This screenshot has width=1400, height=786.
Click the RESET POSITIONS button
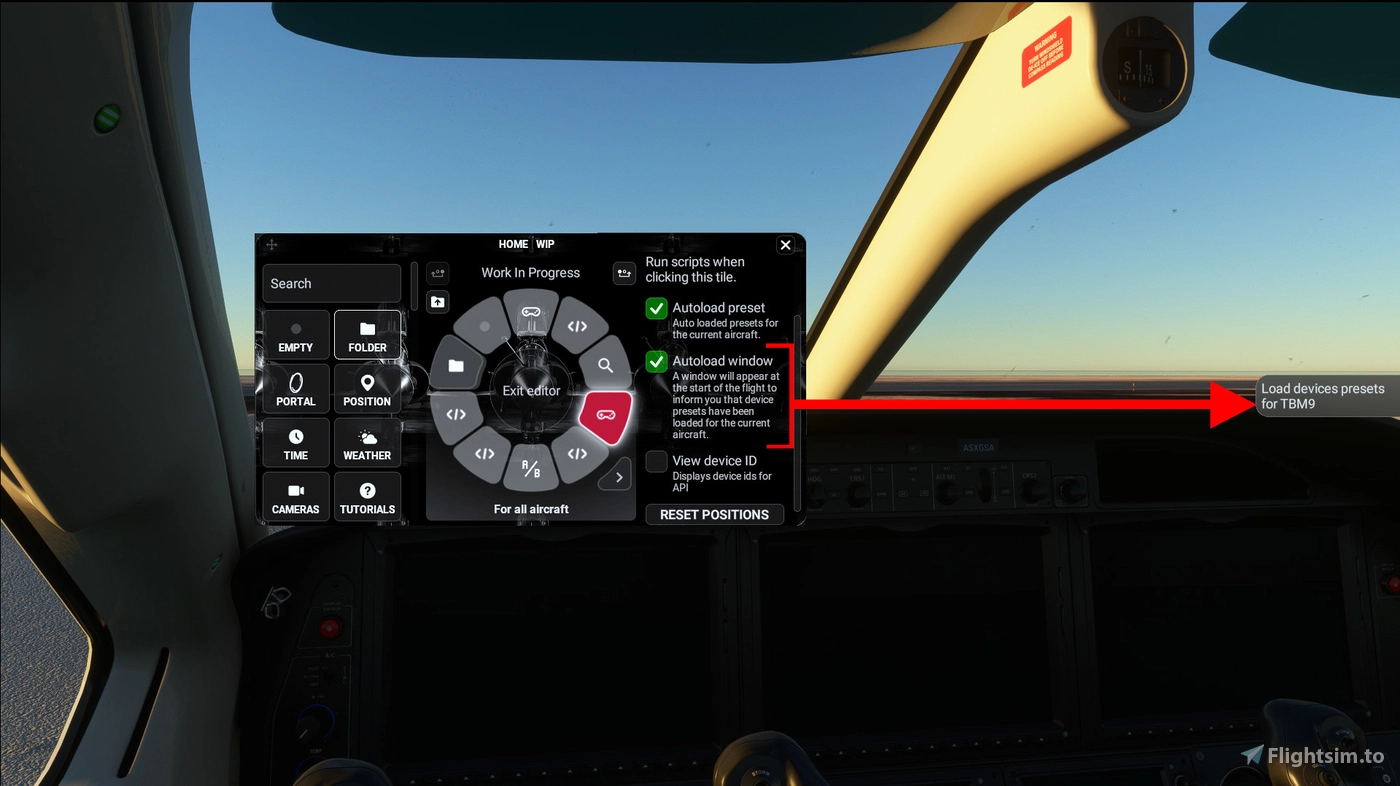714,514
